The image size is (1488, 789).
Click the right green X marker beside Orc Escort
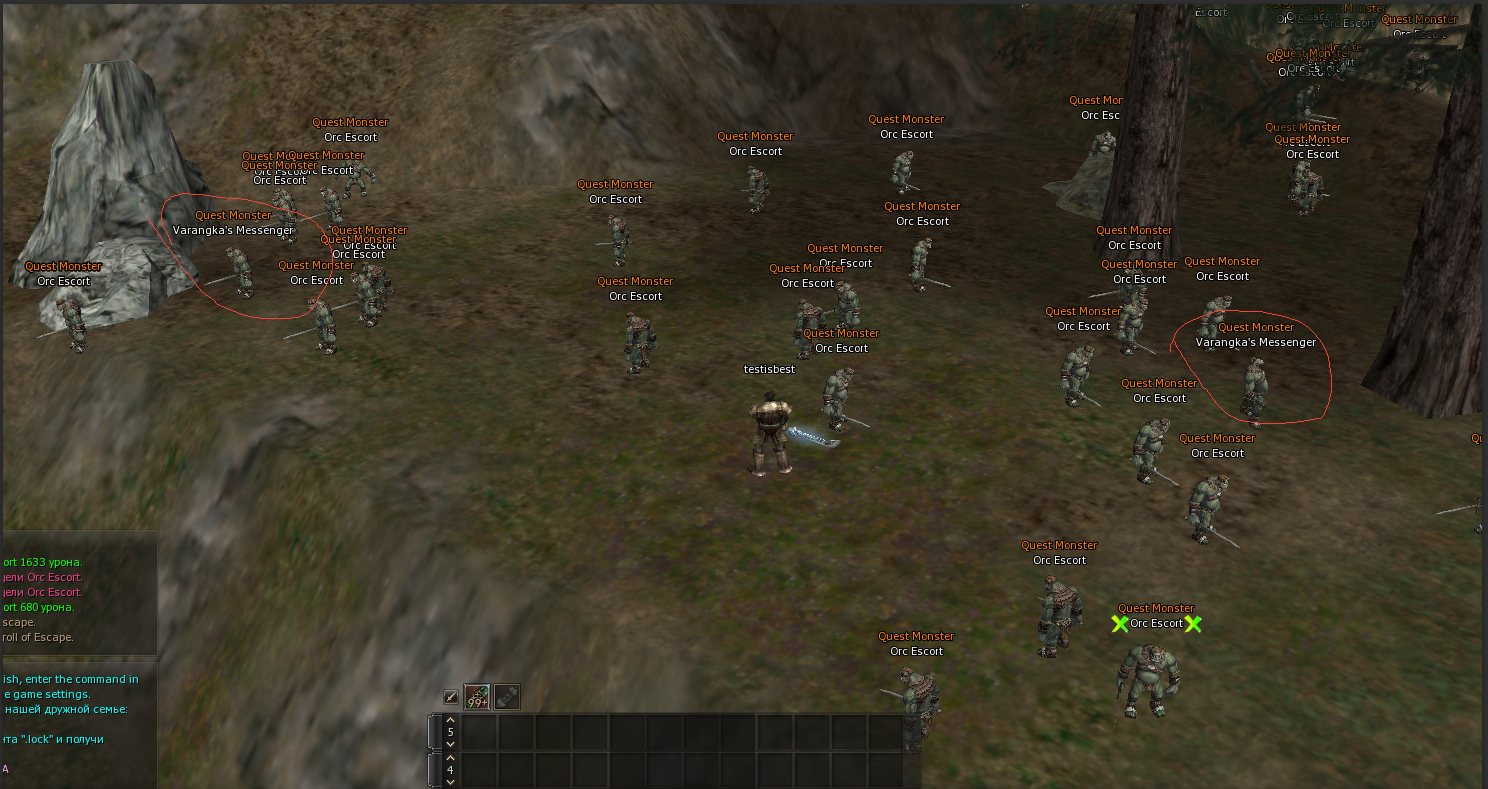1193,624
